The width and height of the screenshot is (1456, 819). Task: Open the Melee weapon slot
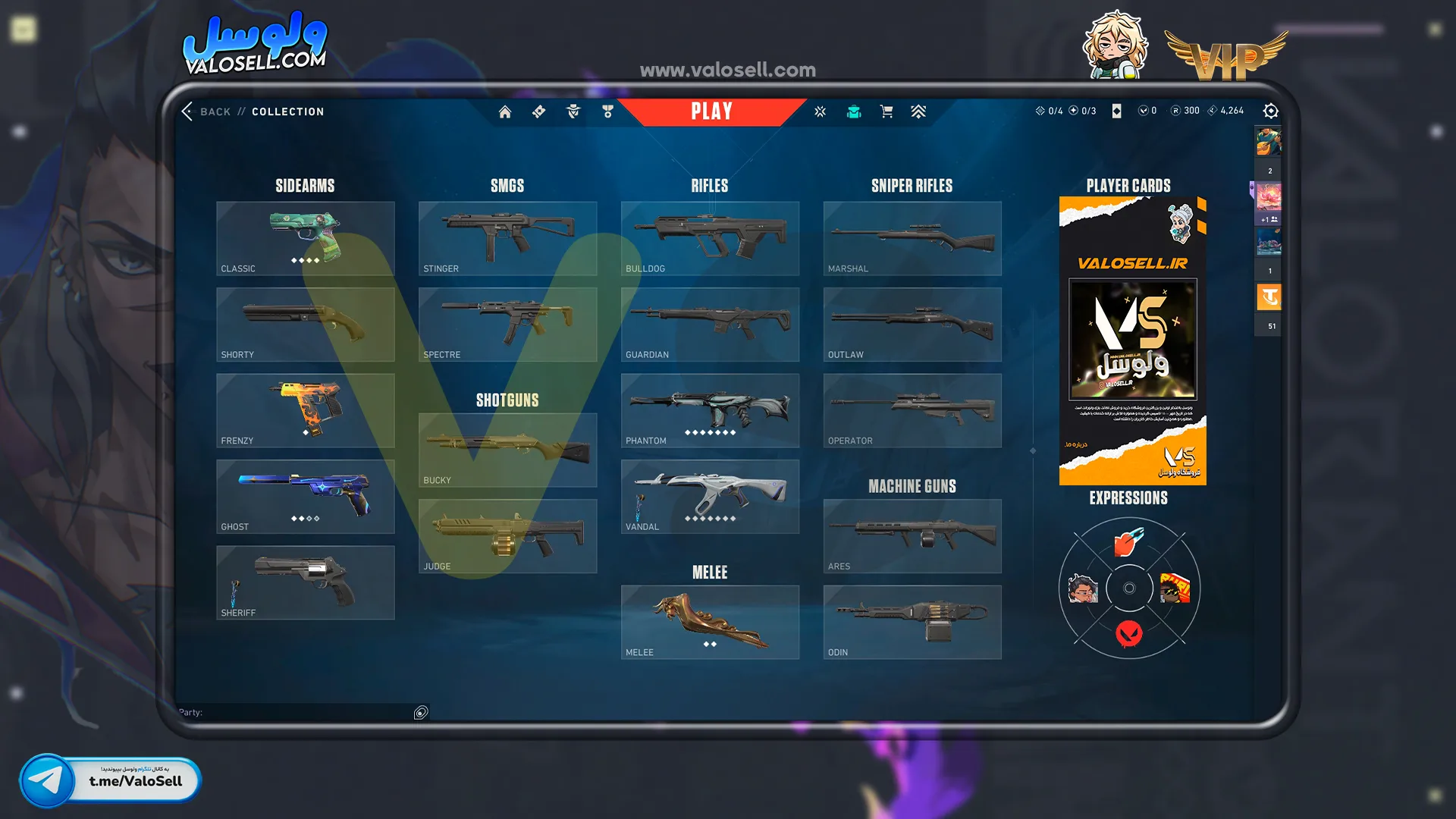pyautogui.click(x=710, y=622)
